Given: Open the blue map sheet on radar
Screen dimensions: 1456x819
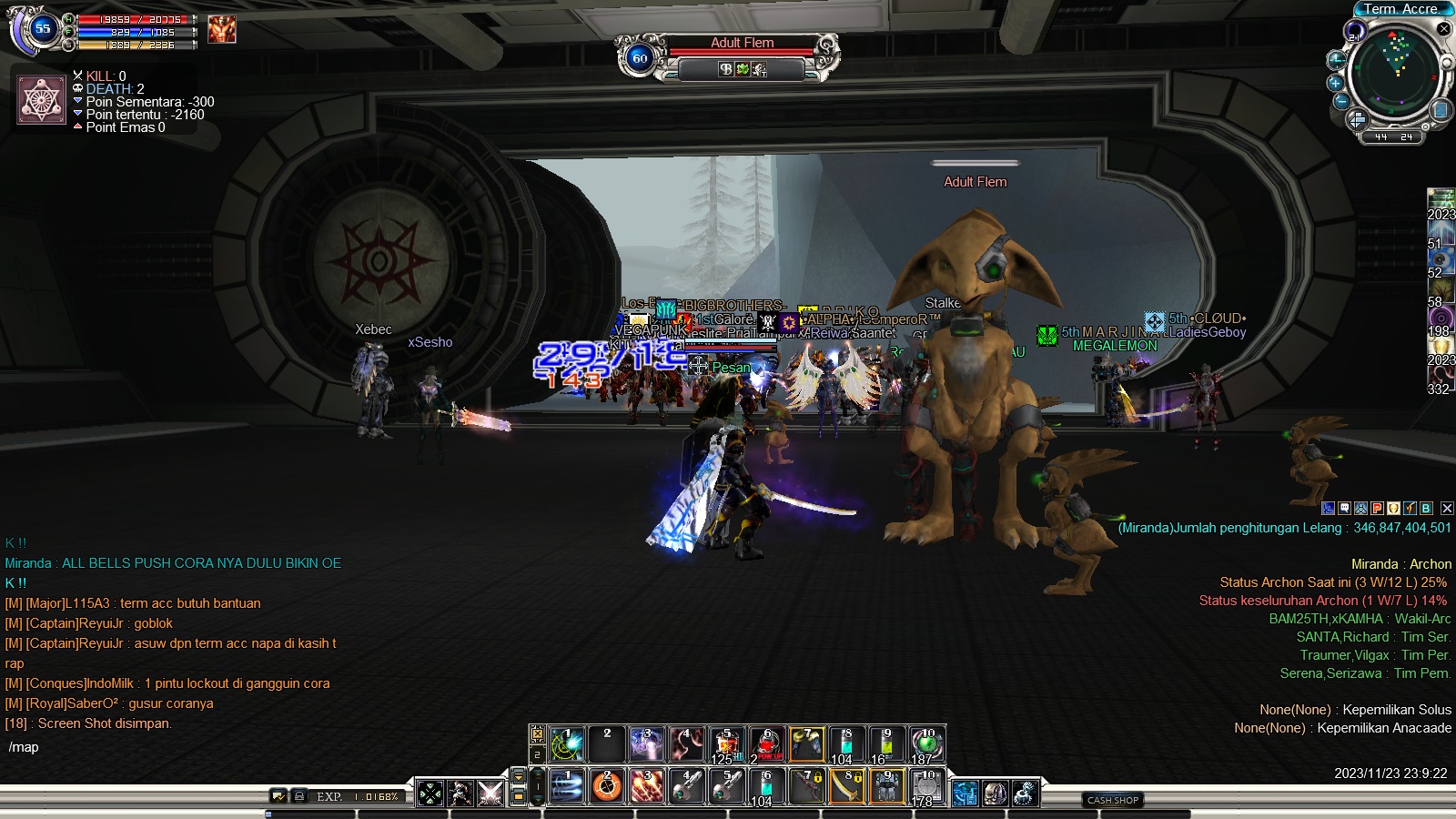Looking at the screenshot, I should (x=1440, y=110).
